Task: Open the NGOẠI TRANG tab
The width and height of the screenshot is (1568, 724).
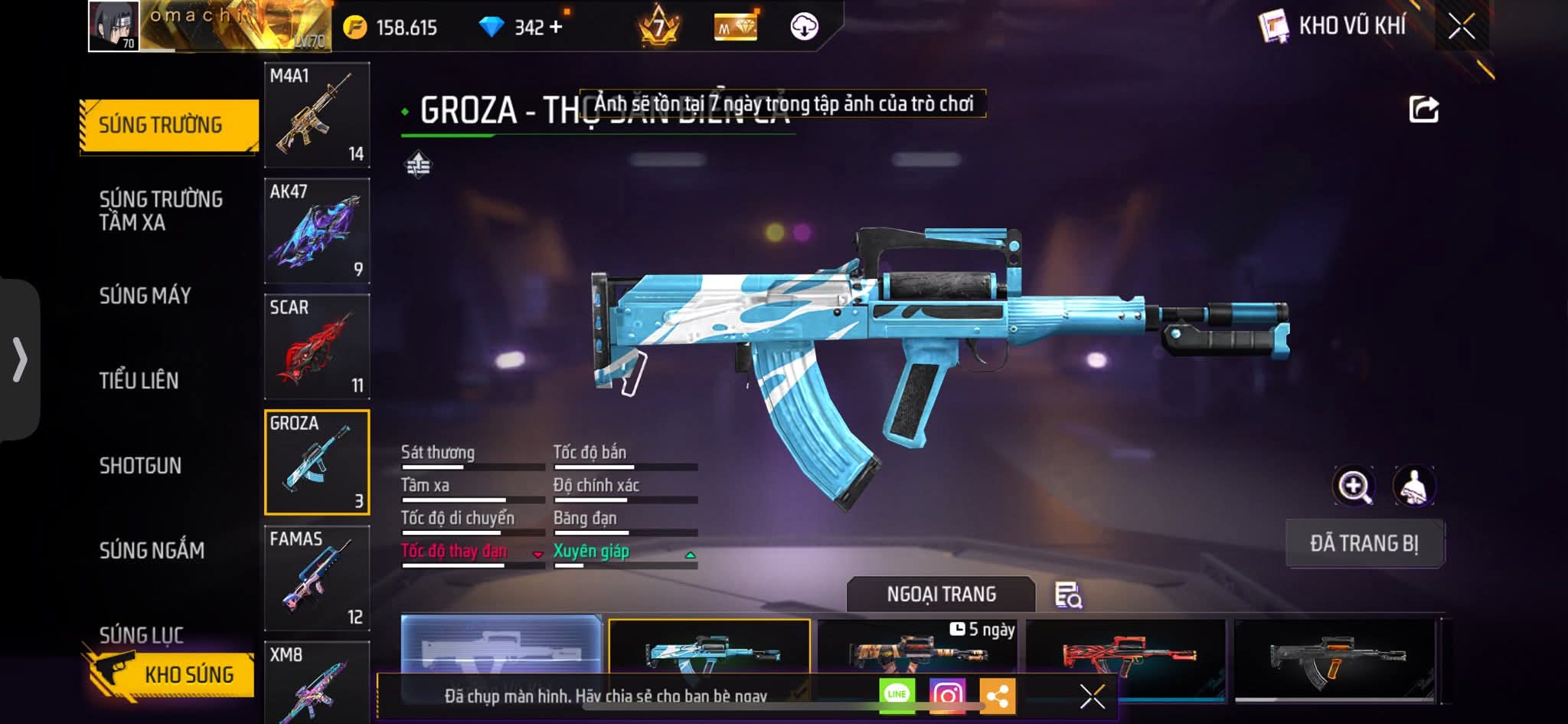Action: [941, 595]
